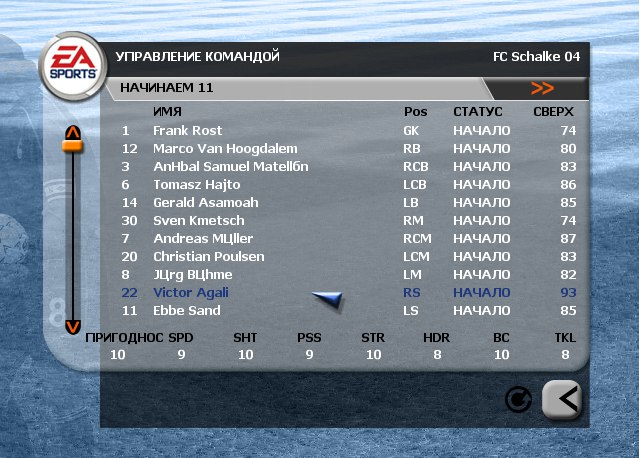This screenshot has height=458, width=640.
Task: Select the player wearing number 8
Action: pyautogui.click(x=192, y=275)
